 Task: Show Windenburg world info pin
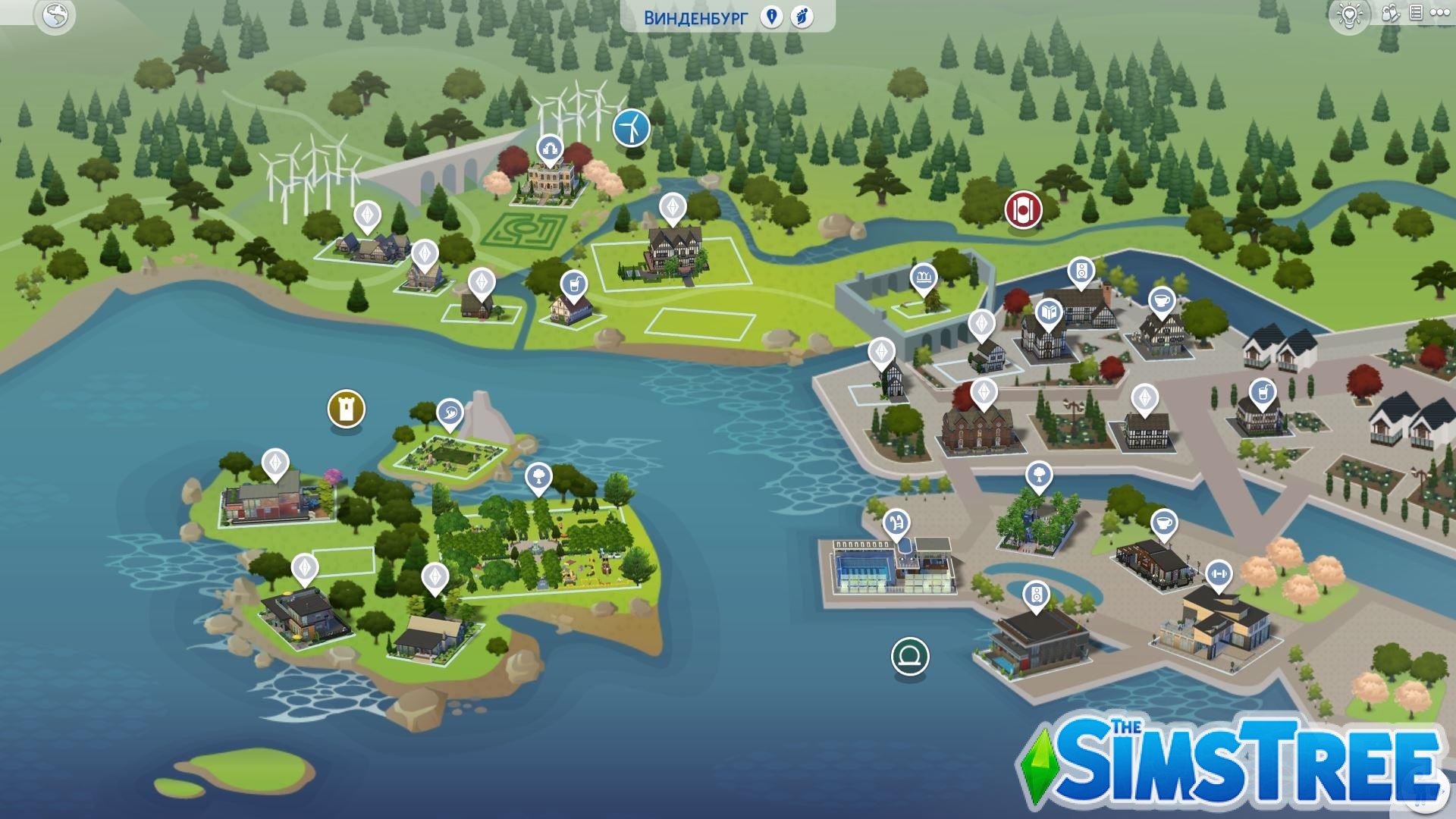pyautogui.click(x=771, y=17)
